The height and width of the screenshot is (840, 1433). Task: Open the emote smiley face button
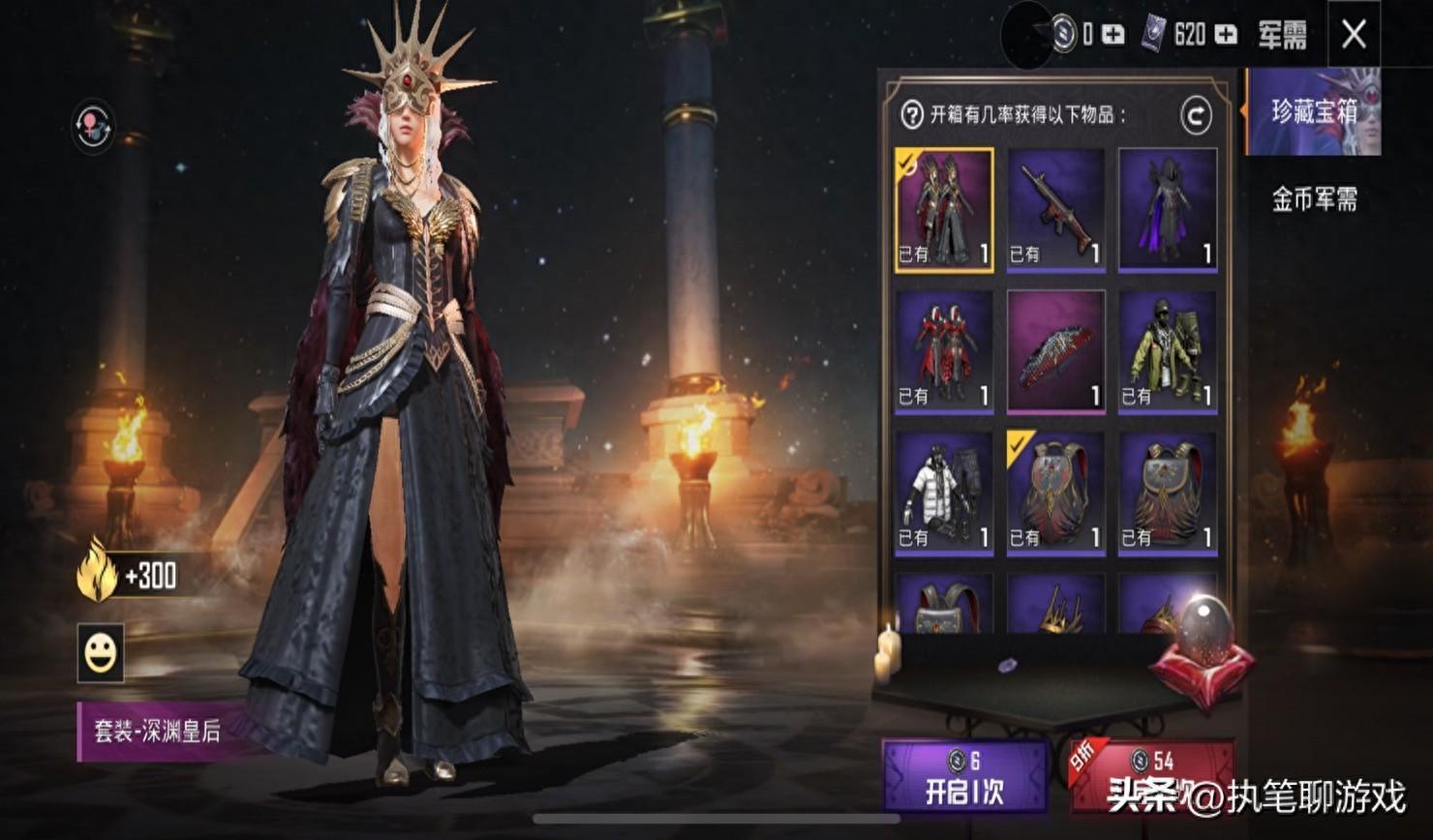tap(101, 654)
